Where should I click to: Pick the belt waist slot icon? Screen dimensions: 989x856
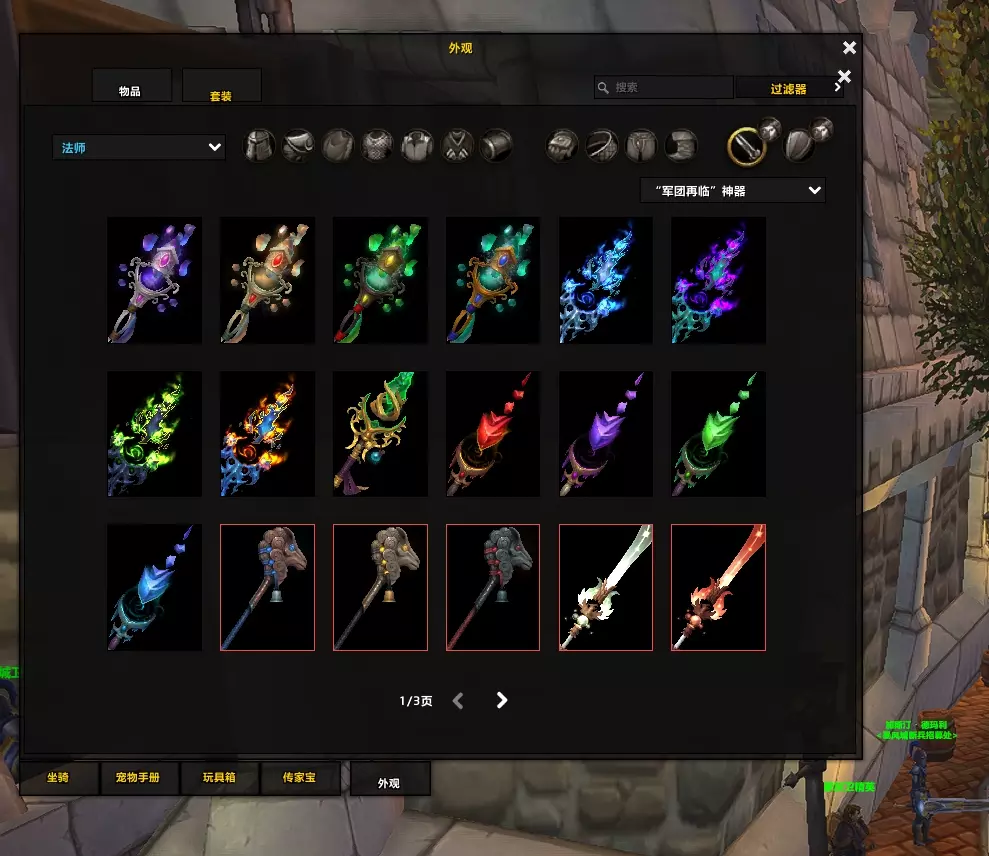click(x=602, y=146)
